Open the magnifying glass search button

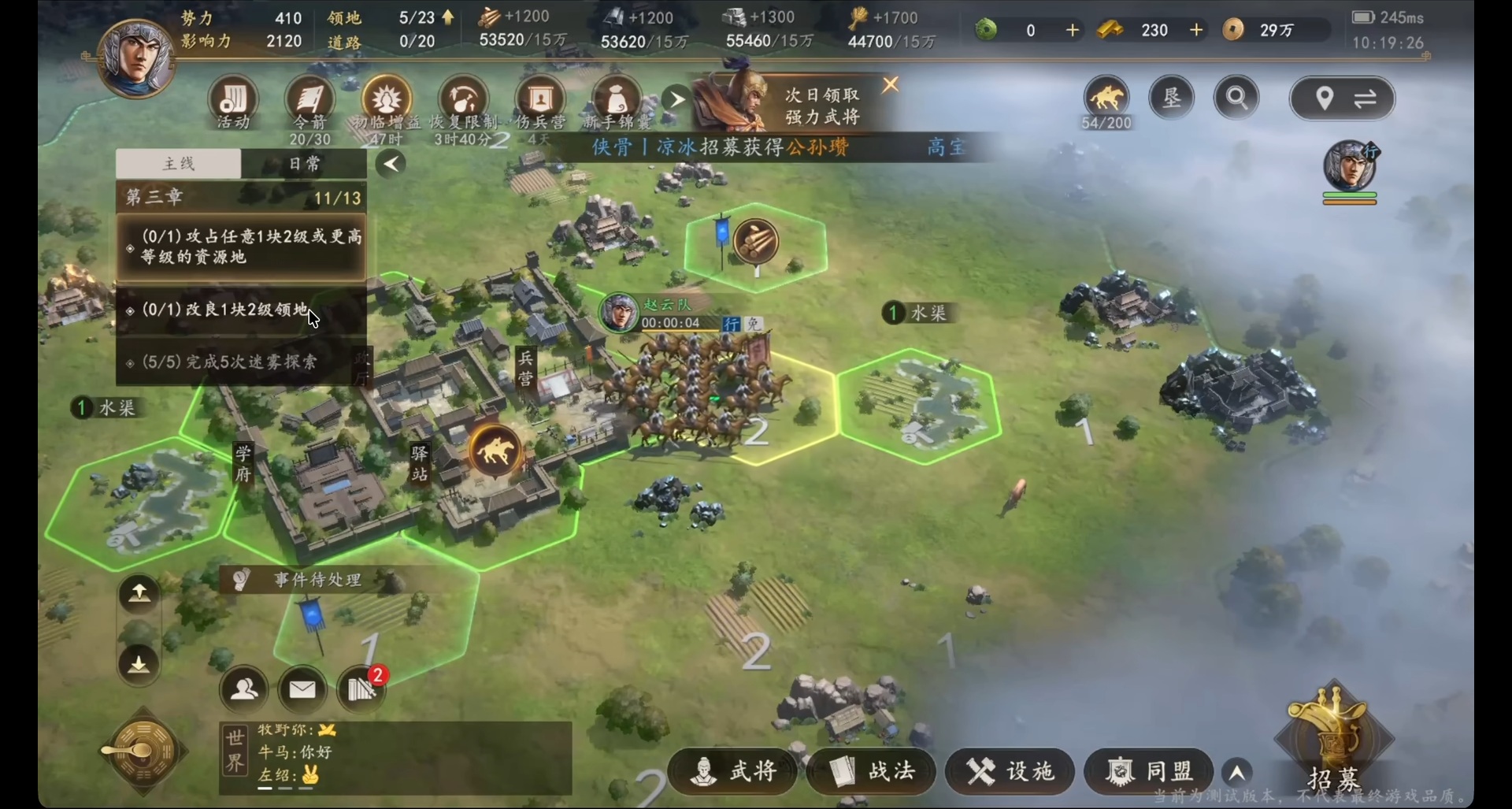click(1236, 98)
